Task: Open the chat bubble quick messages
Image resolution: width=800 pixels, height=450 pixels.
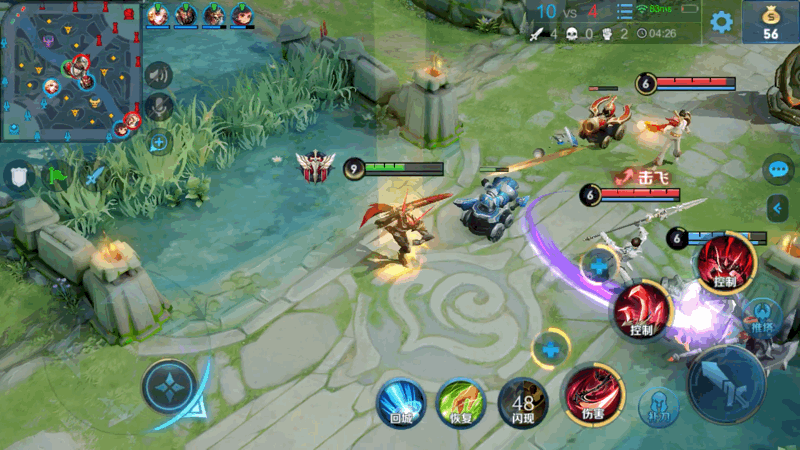Action: tap(778, 169)
